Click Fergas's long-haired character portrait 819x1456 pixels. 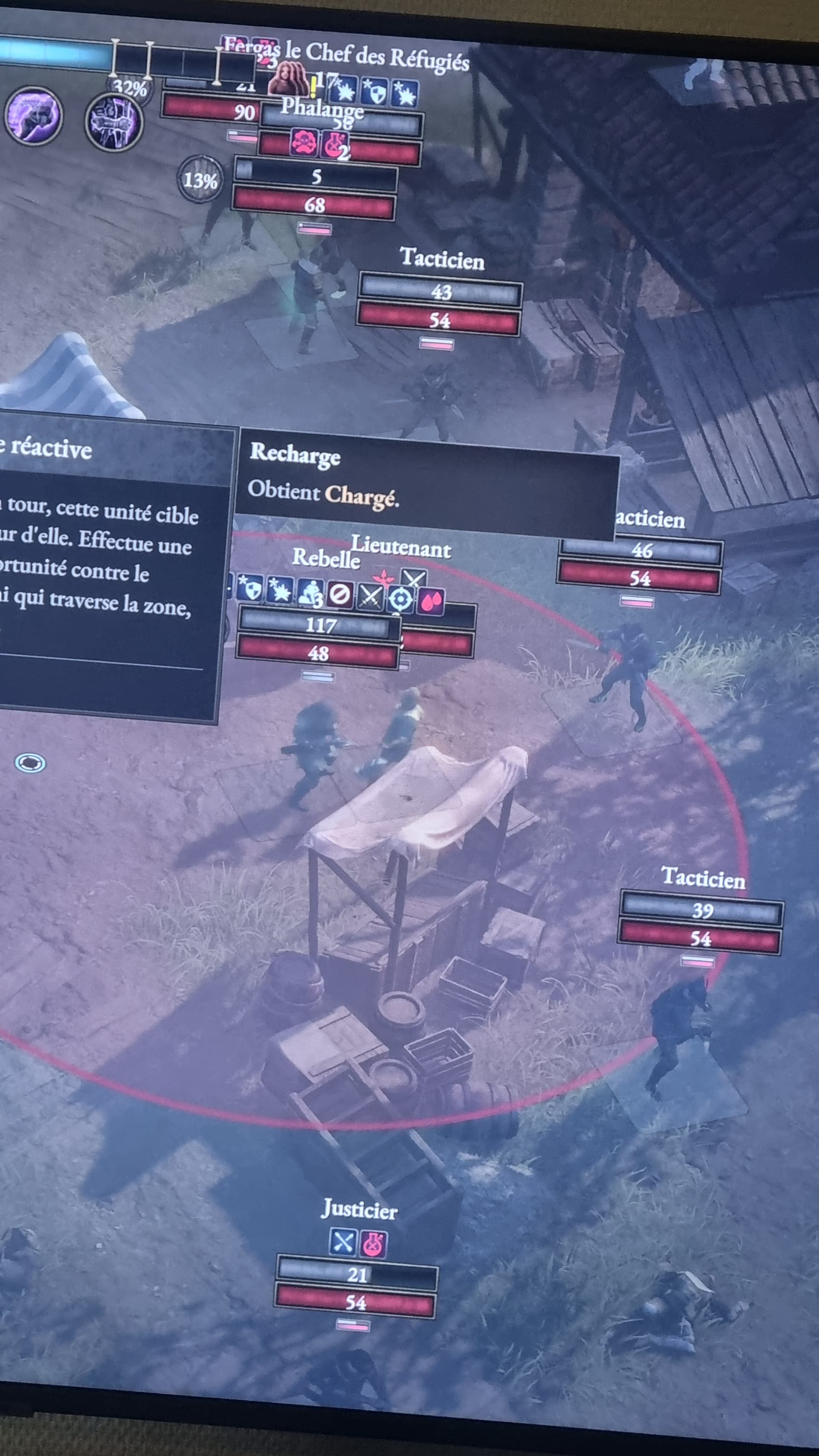pyautogui.click(x=288, y=78)
